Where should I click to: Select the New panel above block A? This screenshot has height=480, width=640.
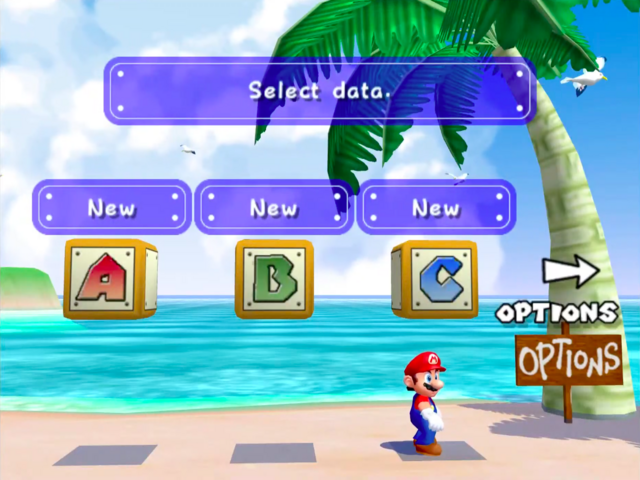111,207
